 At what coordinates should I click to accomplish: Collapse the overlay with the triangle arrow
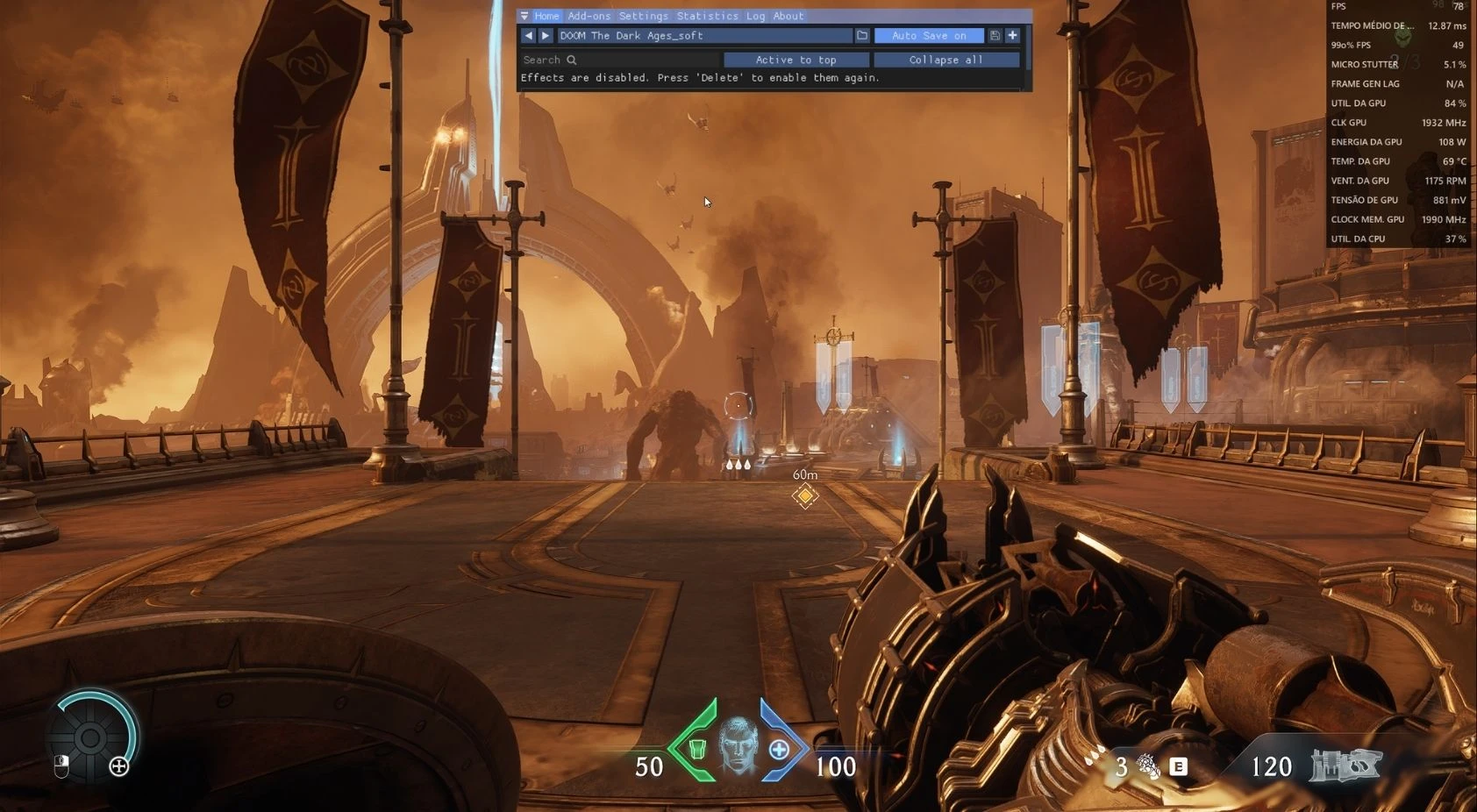click(x=524, y=16)
